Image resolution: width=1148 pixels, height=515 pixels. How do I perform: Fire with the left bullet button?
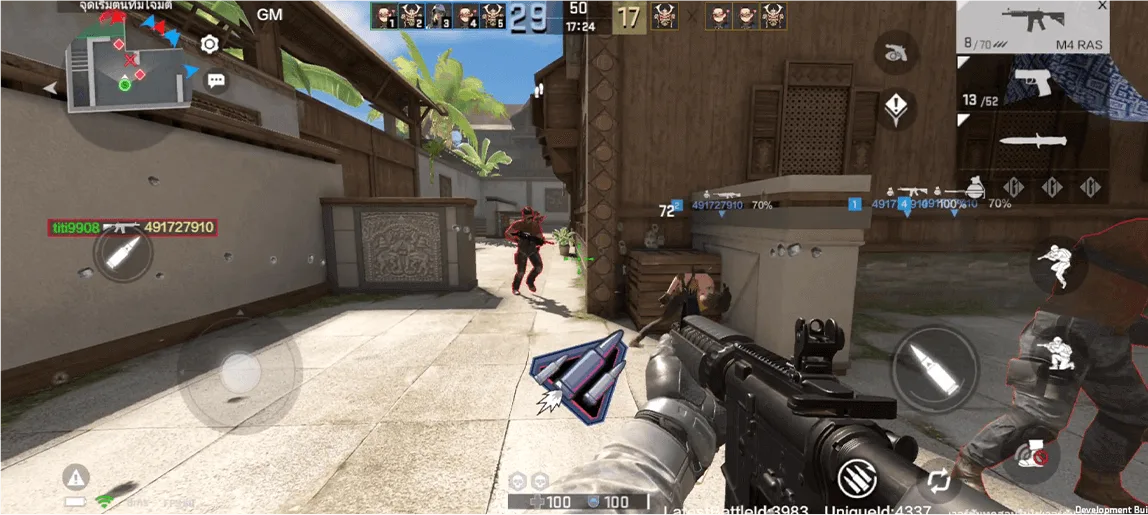click(123, 254)
